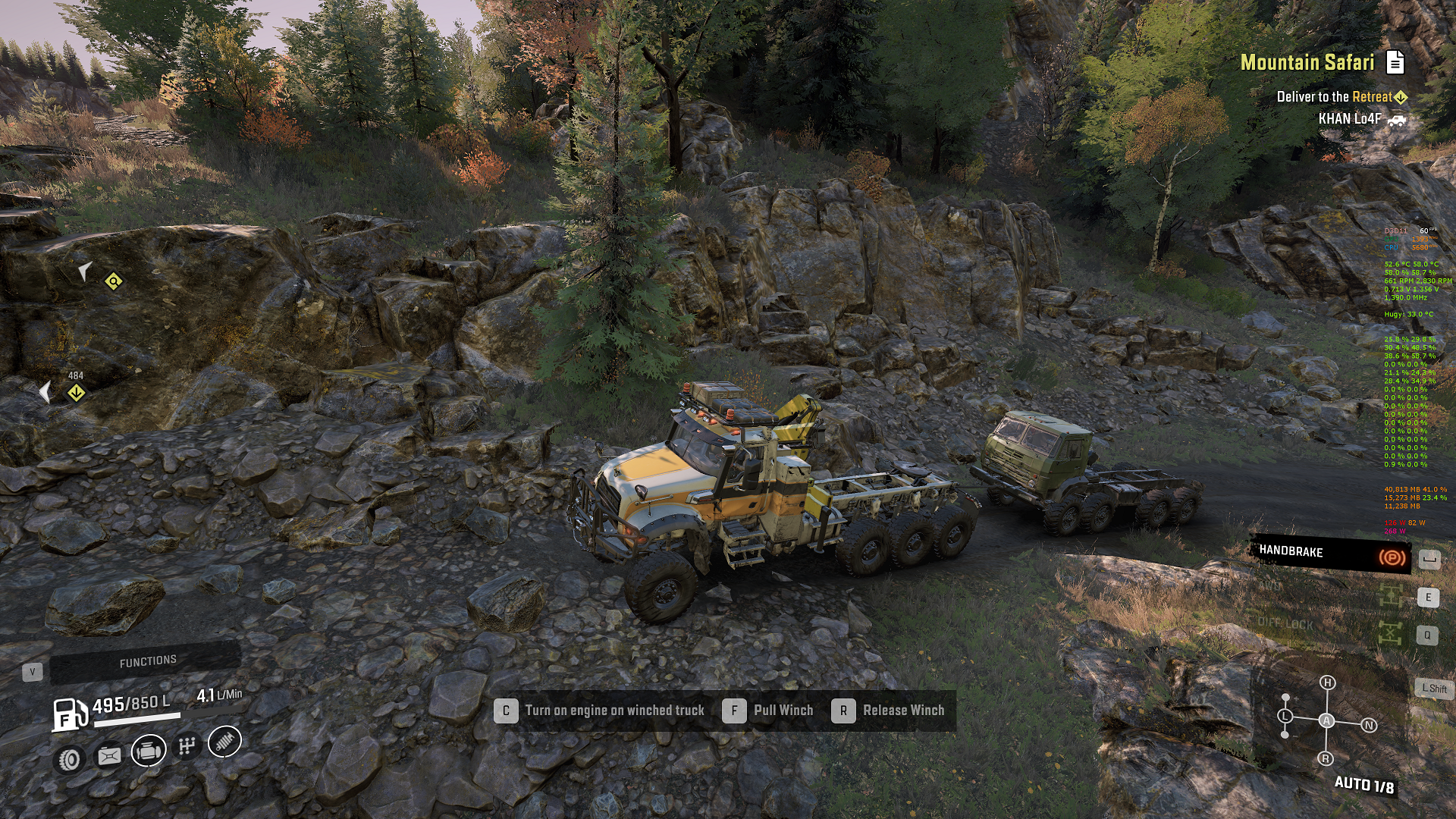Click the yellow waypoint marker labeled 484
The width and height of the screenshot is (1456, 819).
point(76,393)
